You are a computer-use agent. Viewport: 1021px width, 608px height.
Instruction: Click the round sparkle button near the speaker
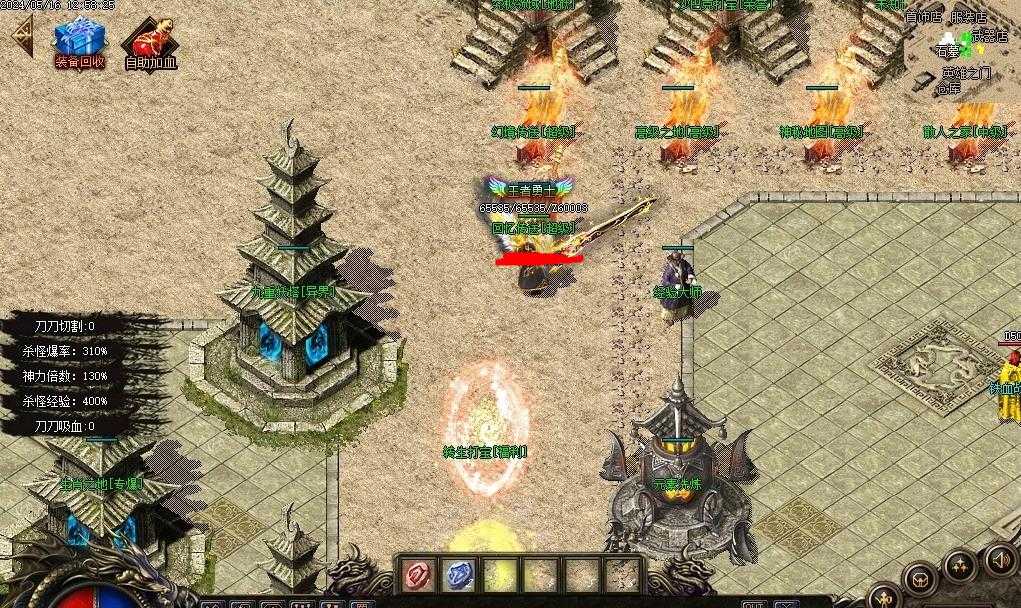pyautogui.click(x=960, y=568)
